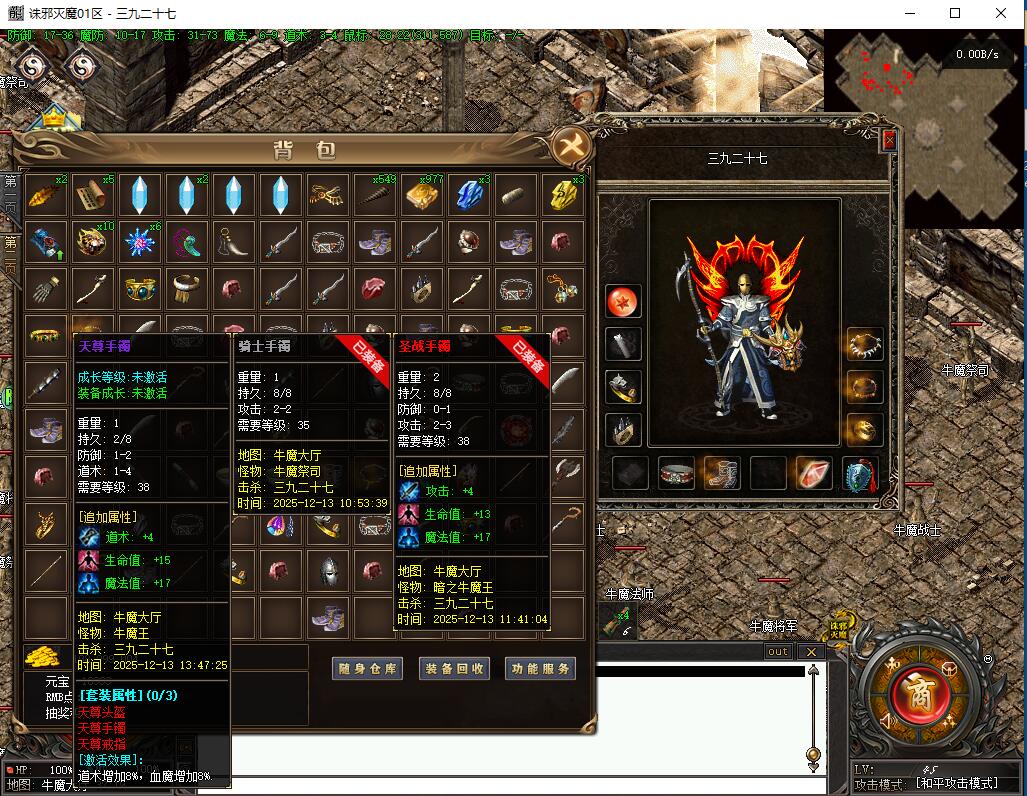Screen dimensions: 1027x796
Task: Select the item stack showing x549
Action: pos(374,195)
